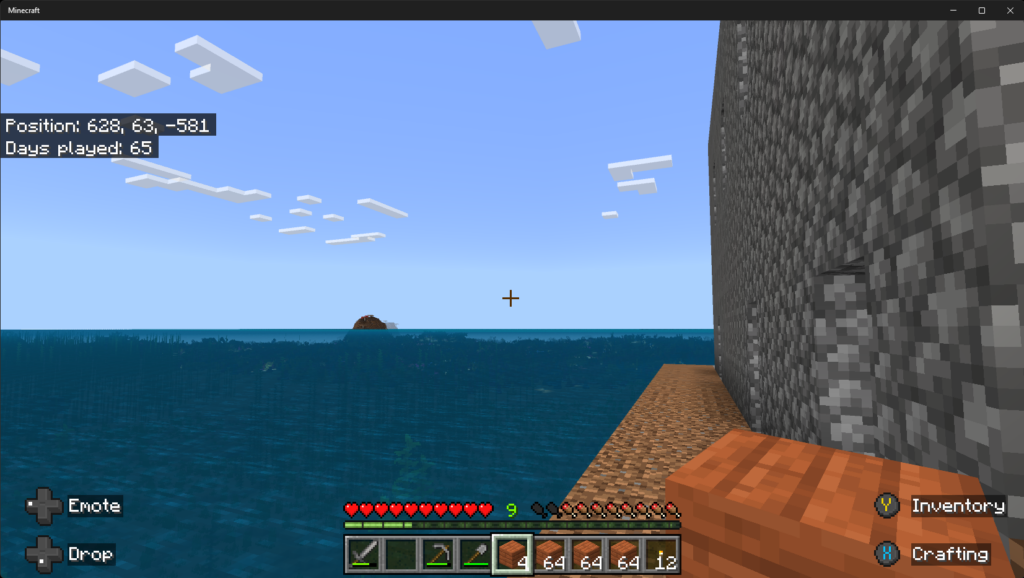
Task: Switch to the torch stack of 12
Action: click(661, 554)
